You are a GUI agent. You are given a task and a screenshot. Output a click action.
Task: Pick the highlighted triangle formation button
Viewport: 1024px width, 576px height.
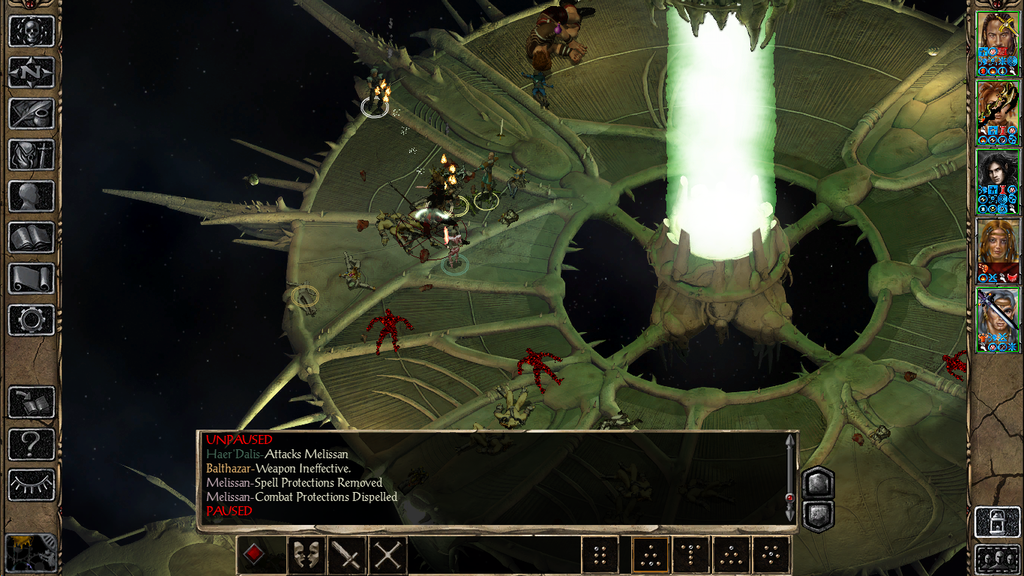[x=649, y=555]
